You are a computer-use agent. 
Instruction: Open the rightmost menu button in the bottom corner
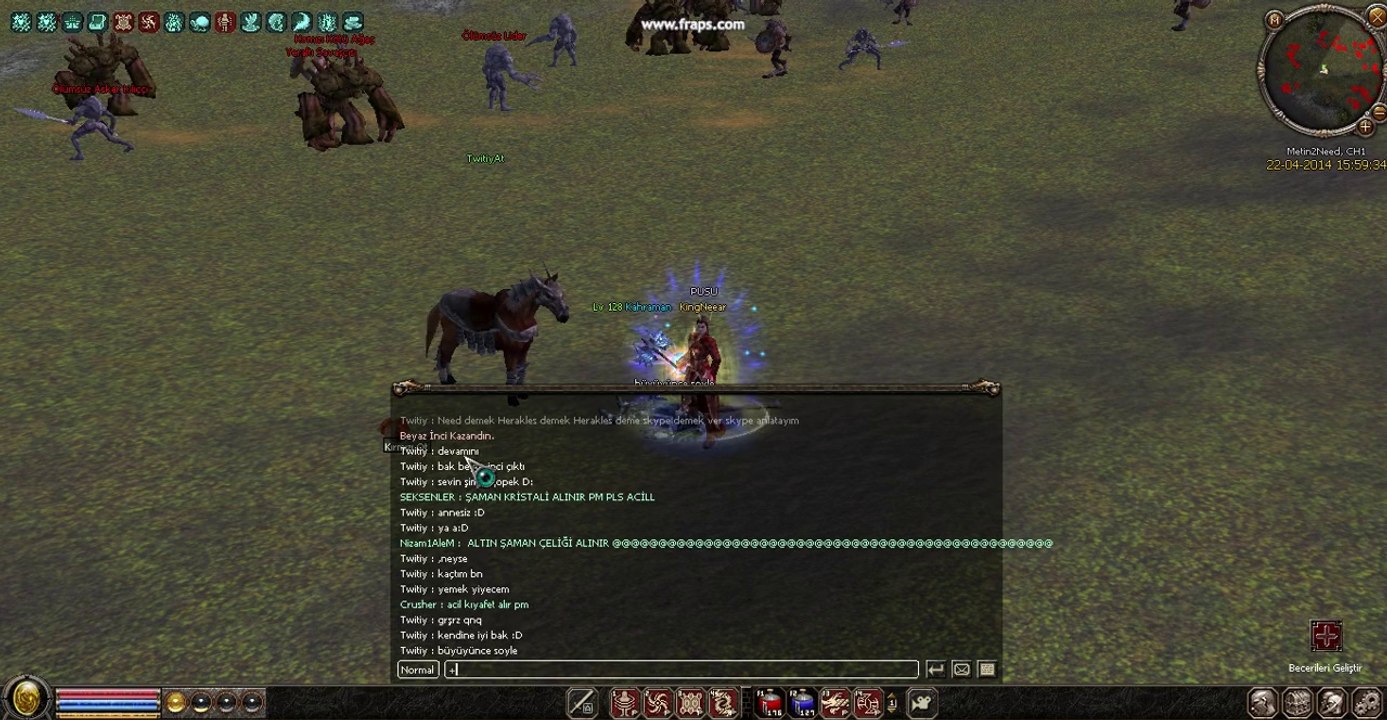[x=1367, y=703]
